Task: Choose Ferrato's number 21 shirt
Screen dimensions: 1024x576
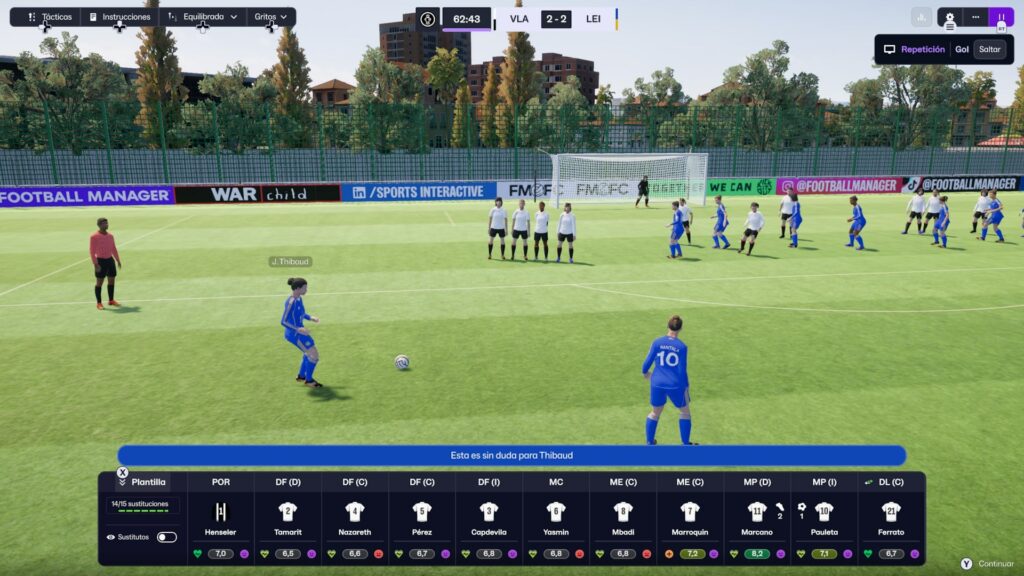Action: click(891, 512)
